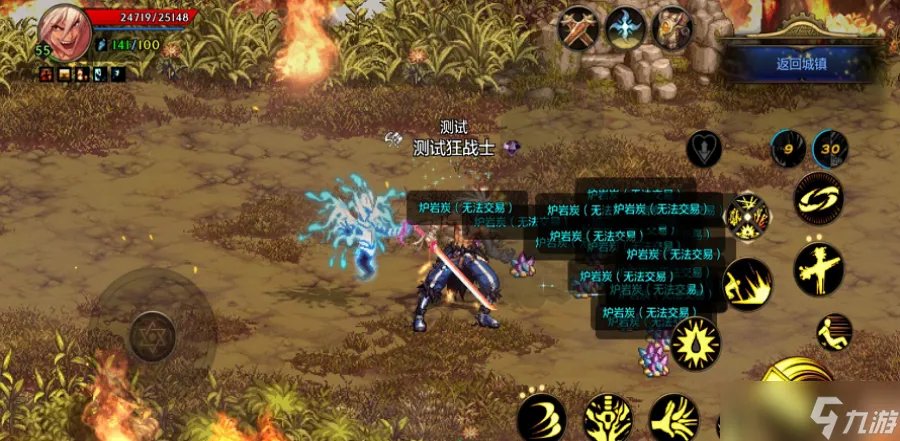Activate the standing figure punch skill

tap(818, 268)
